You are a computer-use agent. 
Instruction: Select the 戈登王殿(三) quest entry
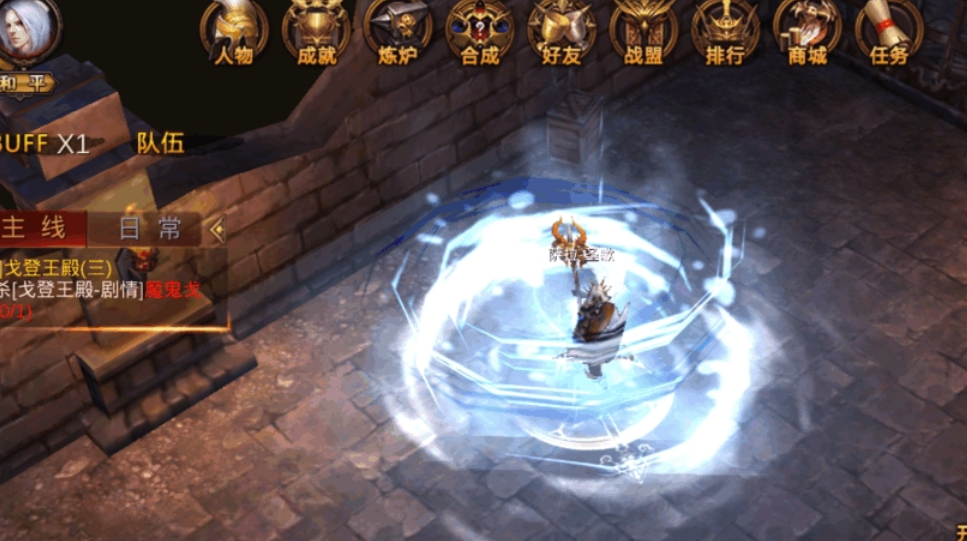click(62, 268)
